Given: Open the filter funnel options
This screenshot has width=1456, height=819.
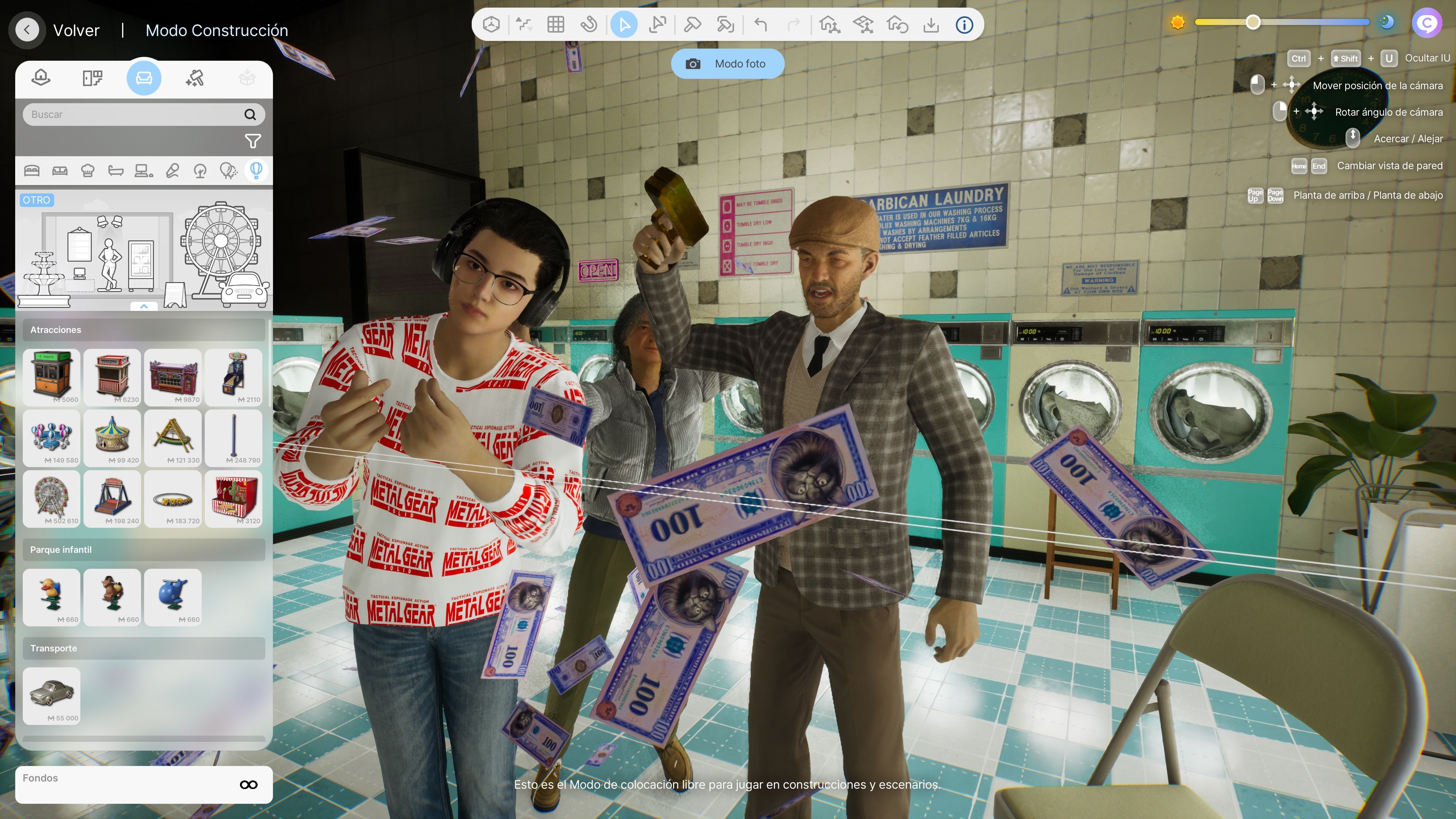Looking at the screenshot, I should pos(252,141).
